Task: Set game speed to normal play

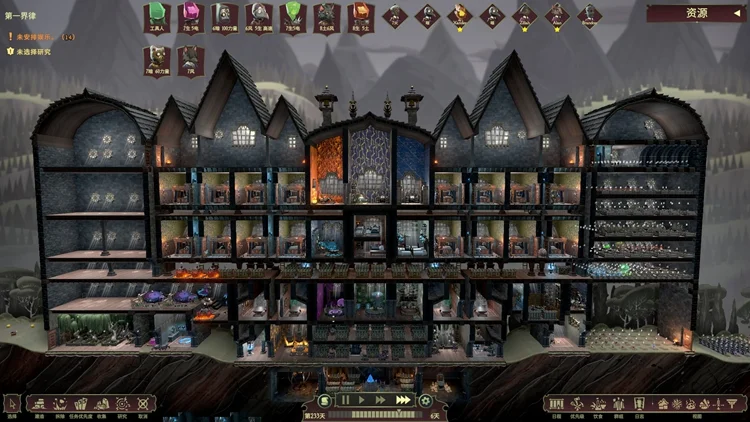Action: 360,400
